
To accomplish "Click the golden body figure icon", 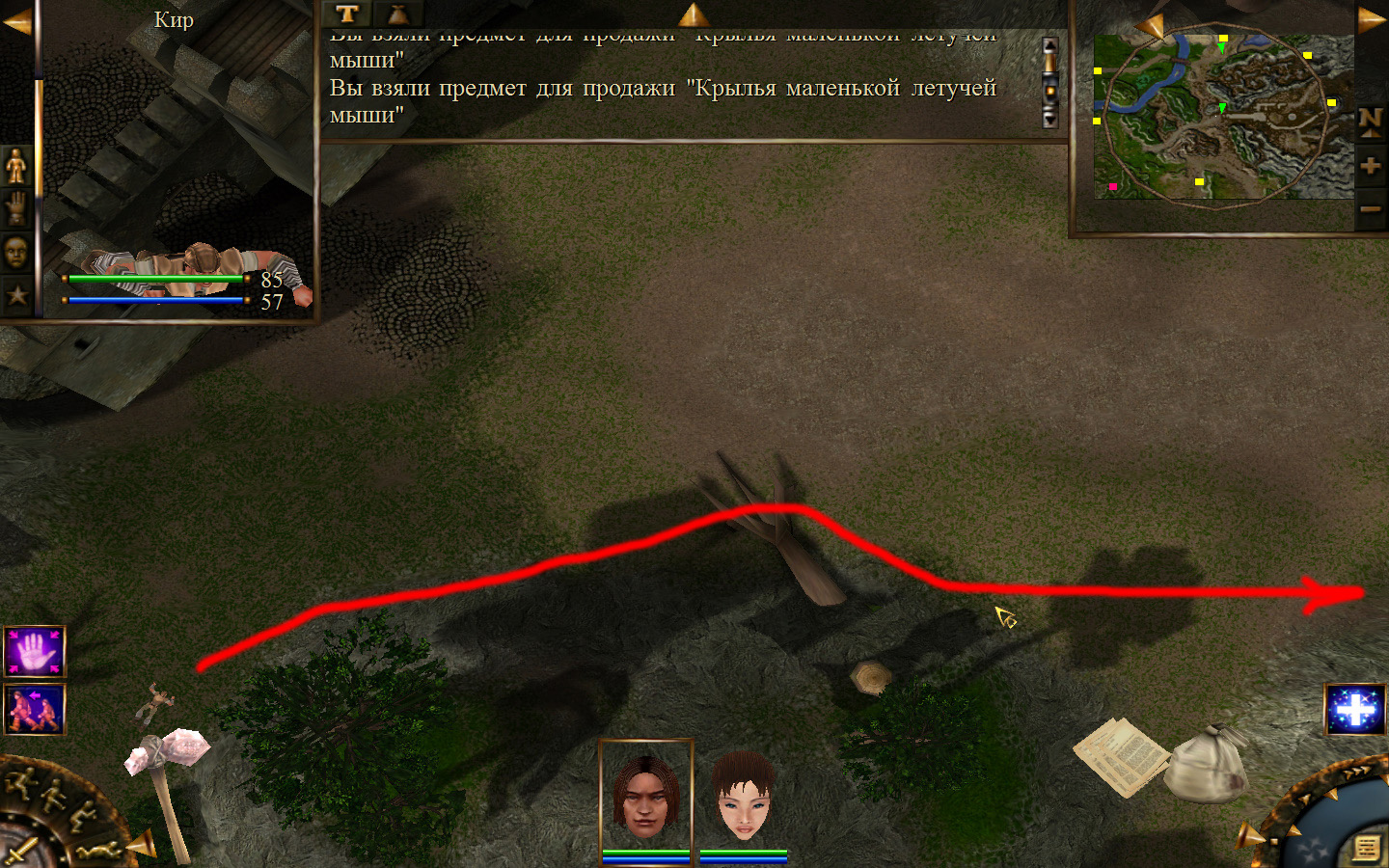I will tap(16, 167).
